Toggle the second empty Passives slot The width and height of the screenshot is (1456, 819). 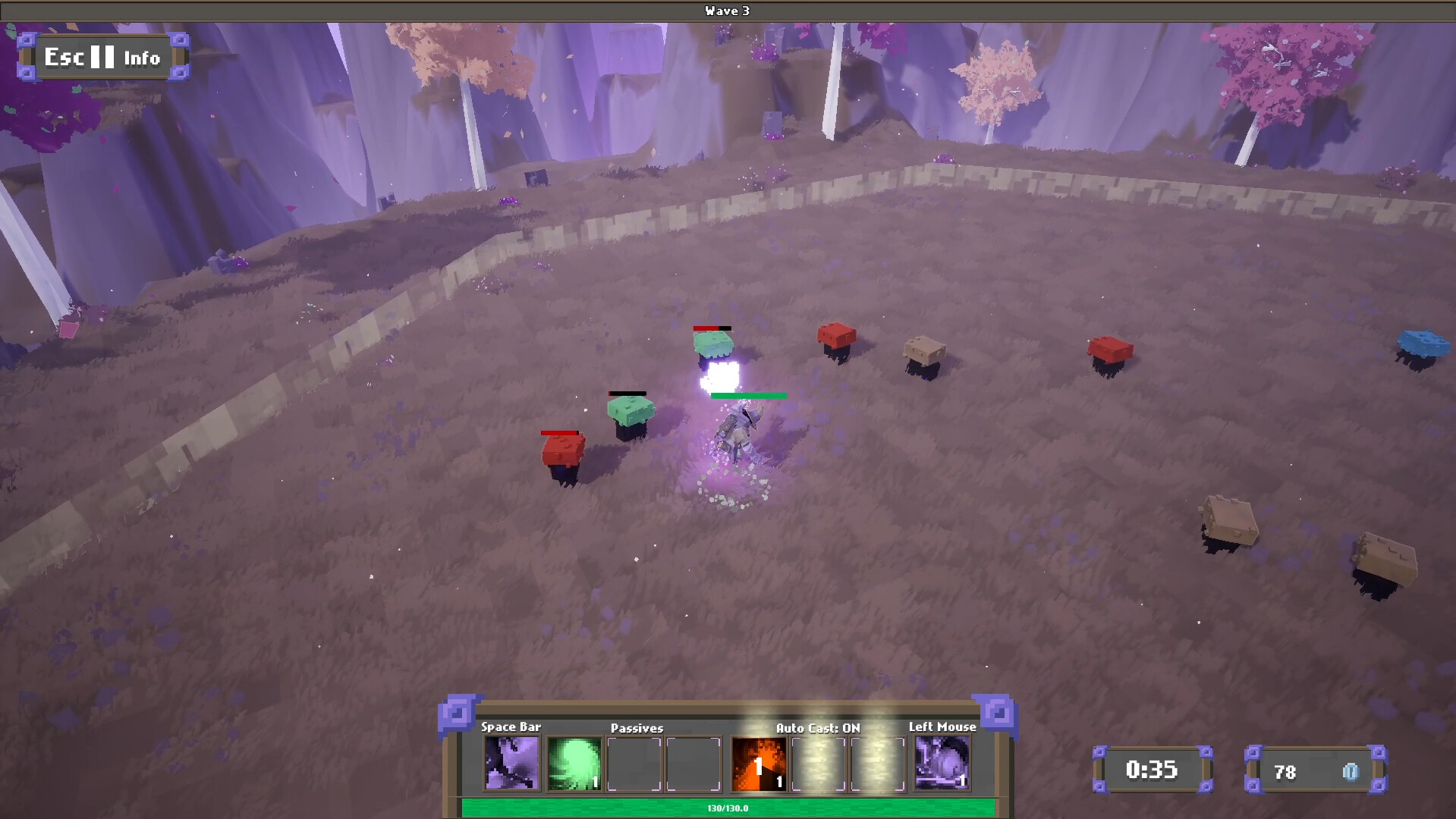(693, 763)
